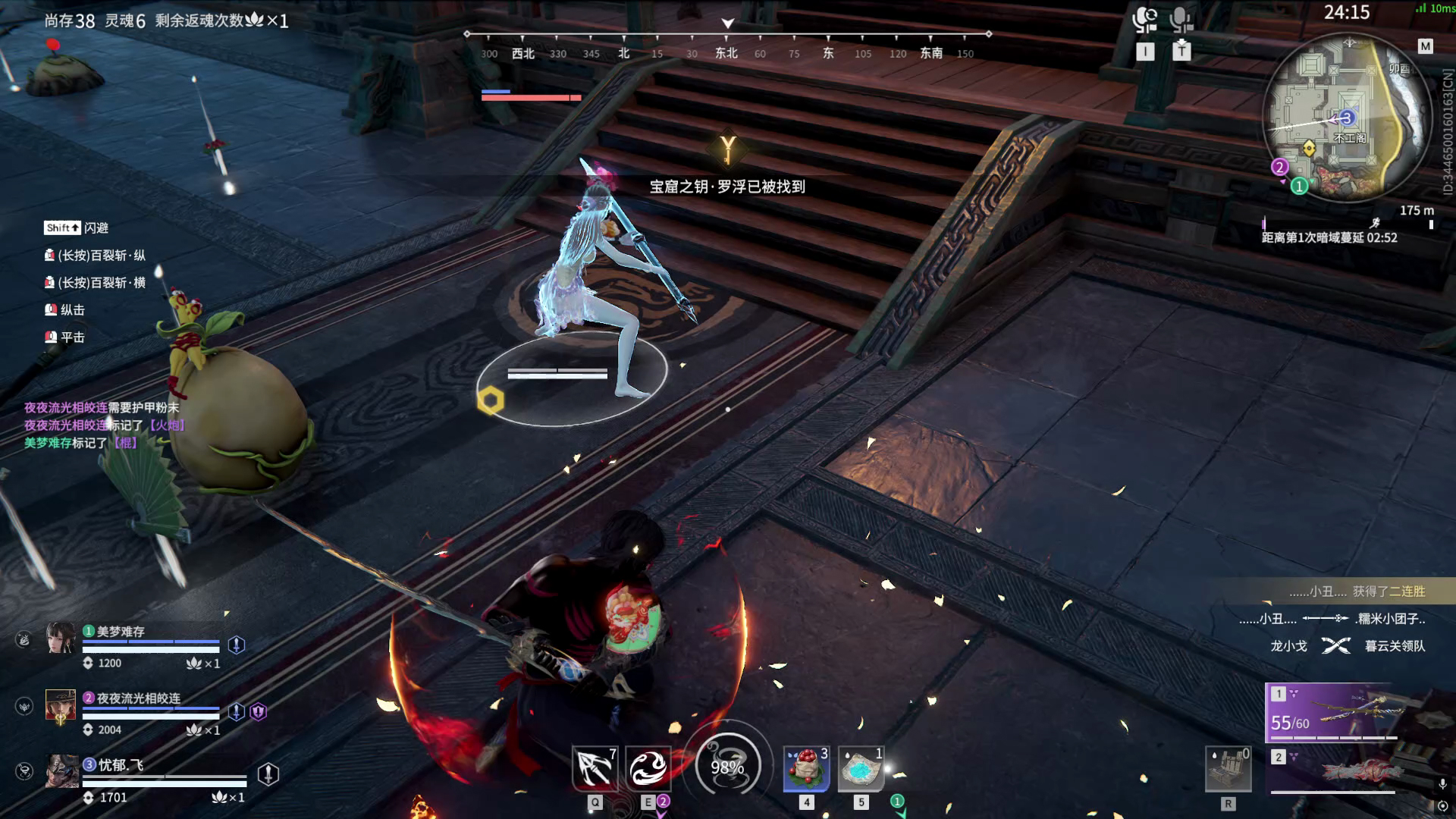Toggle the voice chat speaker icon
The width and height of the screenshot is (1456, 819).
click(1144, 20)
